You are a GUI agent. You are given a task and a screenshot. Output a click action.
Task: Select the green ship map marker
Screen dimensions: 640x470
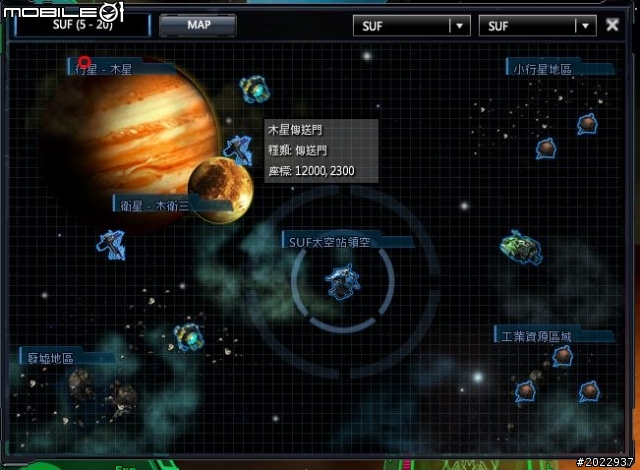pos(520,247)
